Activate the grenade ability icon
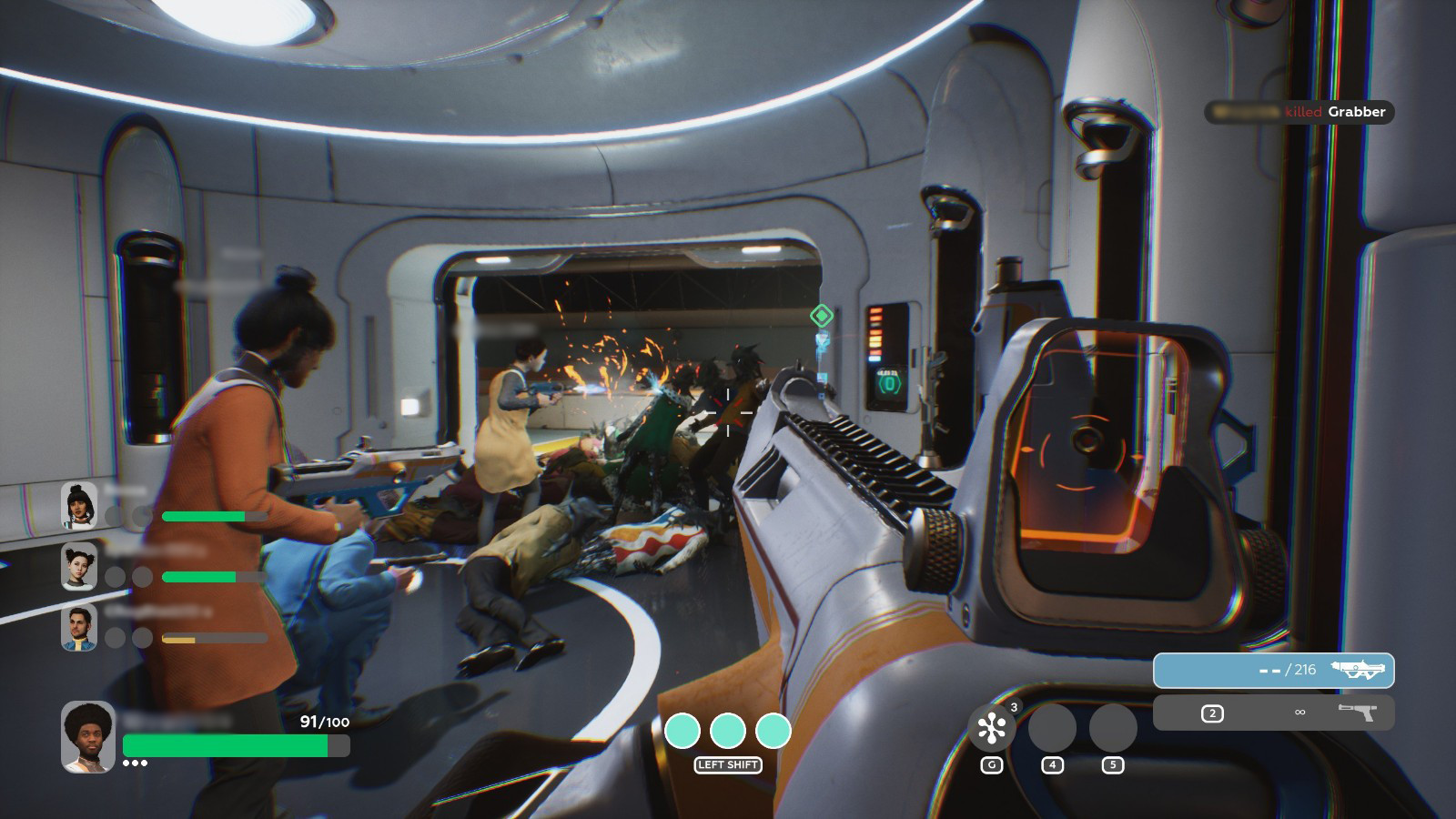The image size is (1456, 819). click(991, 728)
